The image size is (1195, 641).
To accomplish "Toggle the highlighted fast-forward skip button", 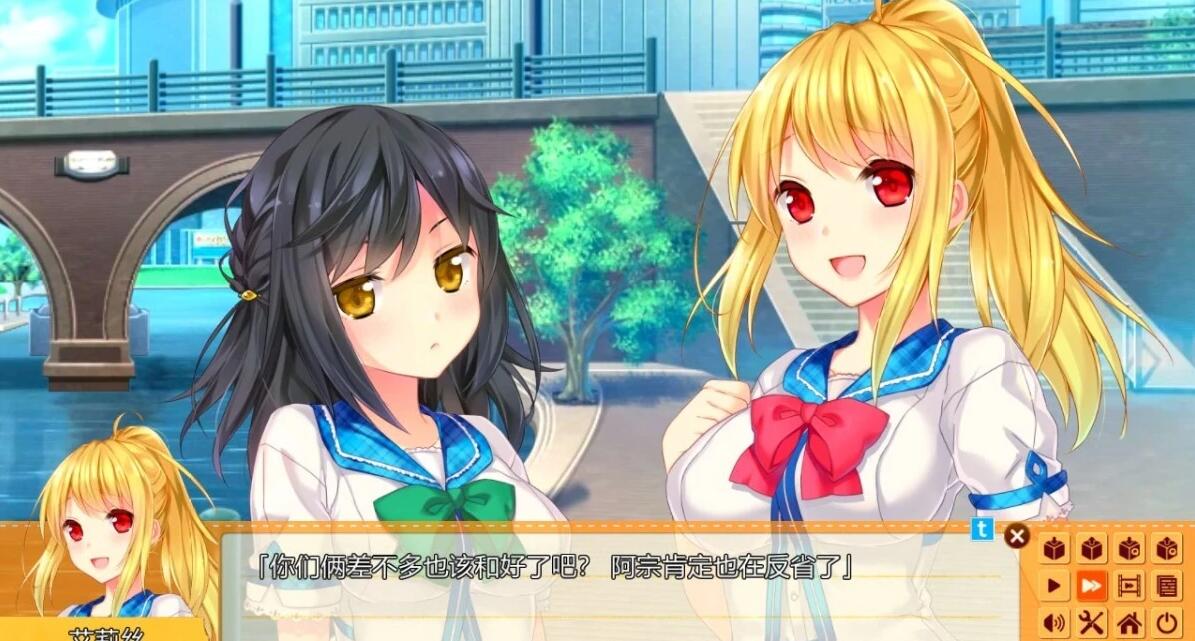I will point(1092,585).
